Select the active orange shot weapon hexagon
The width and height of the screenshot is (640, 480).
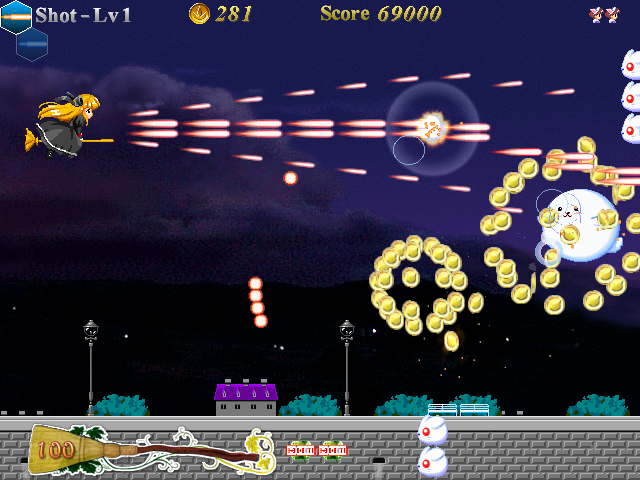16,16
